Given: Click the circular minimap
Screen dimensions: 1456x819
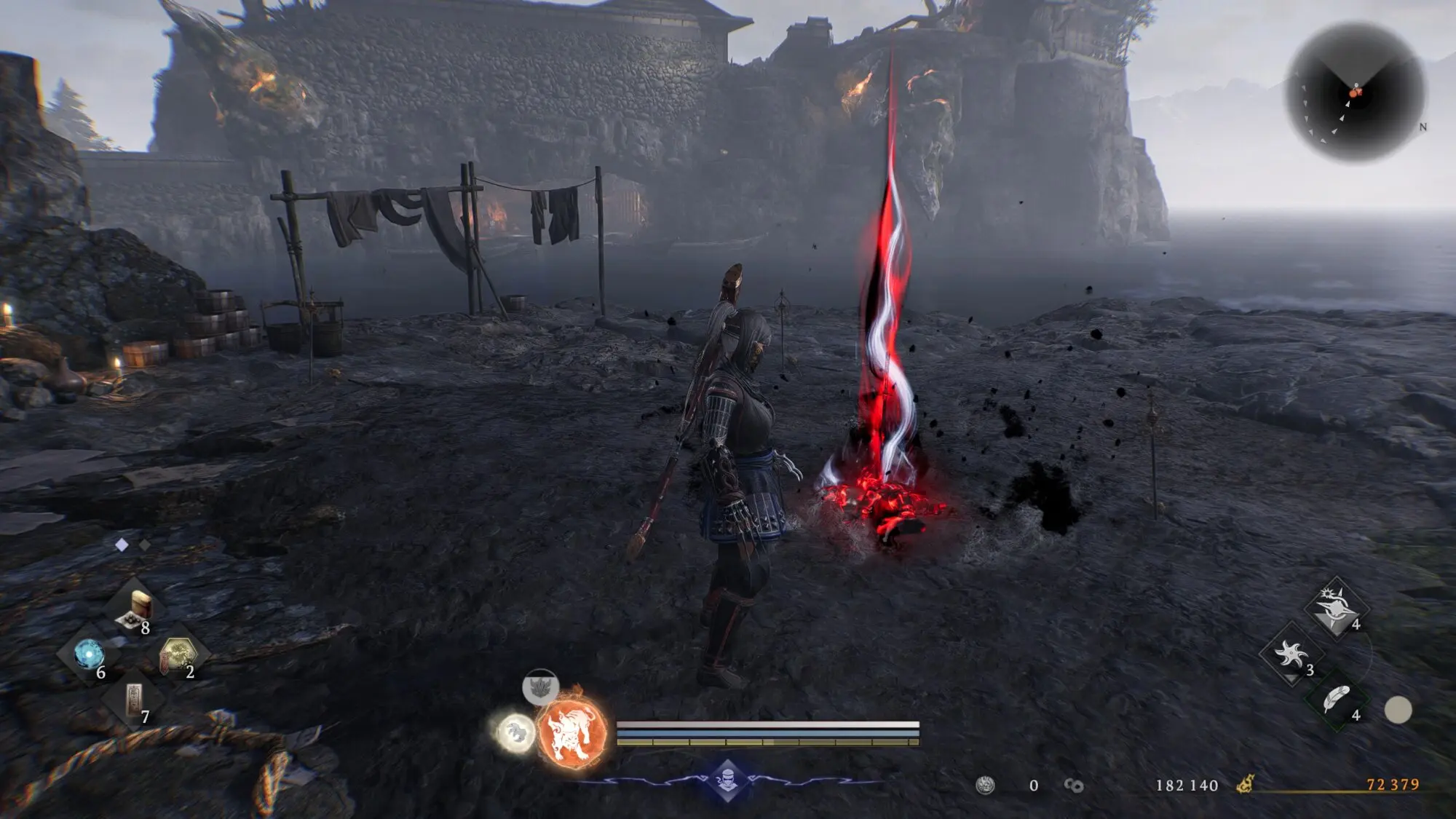Looking at the screenshot, I should (x=1356, y=92).
